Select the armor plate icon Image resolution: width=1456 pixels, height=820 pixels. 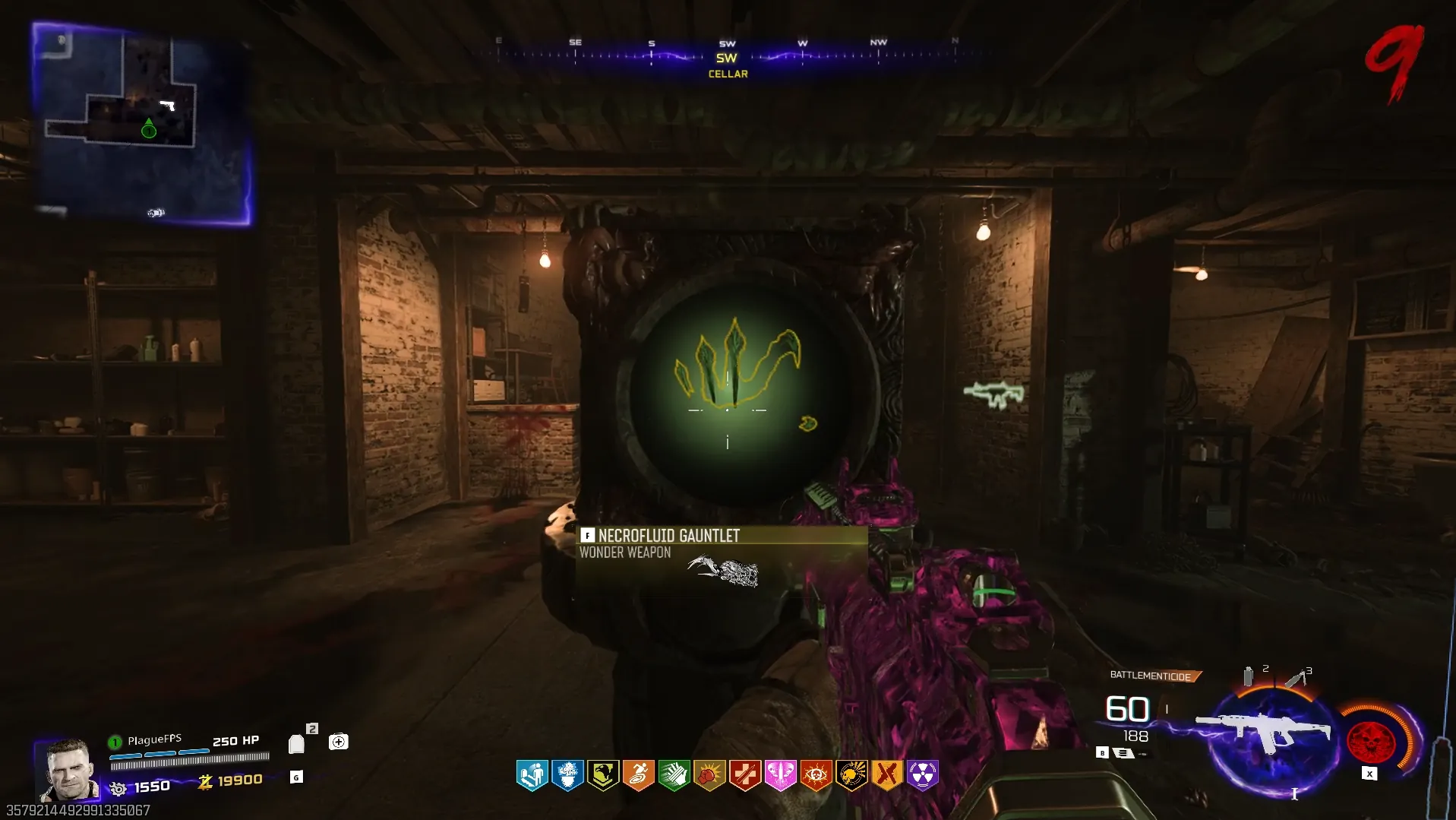296,744
